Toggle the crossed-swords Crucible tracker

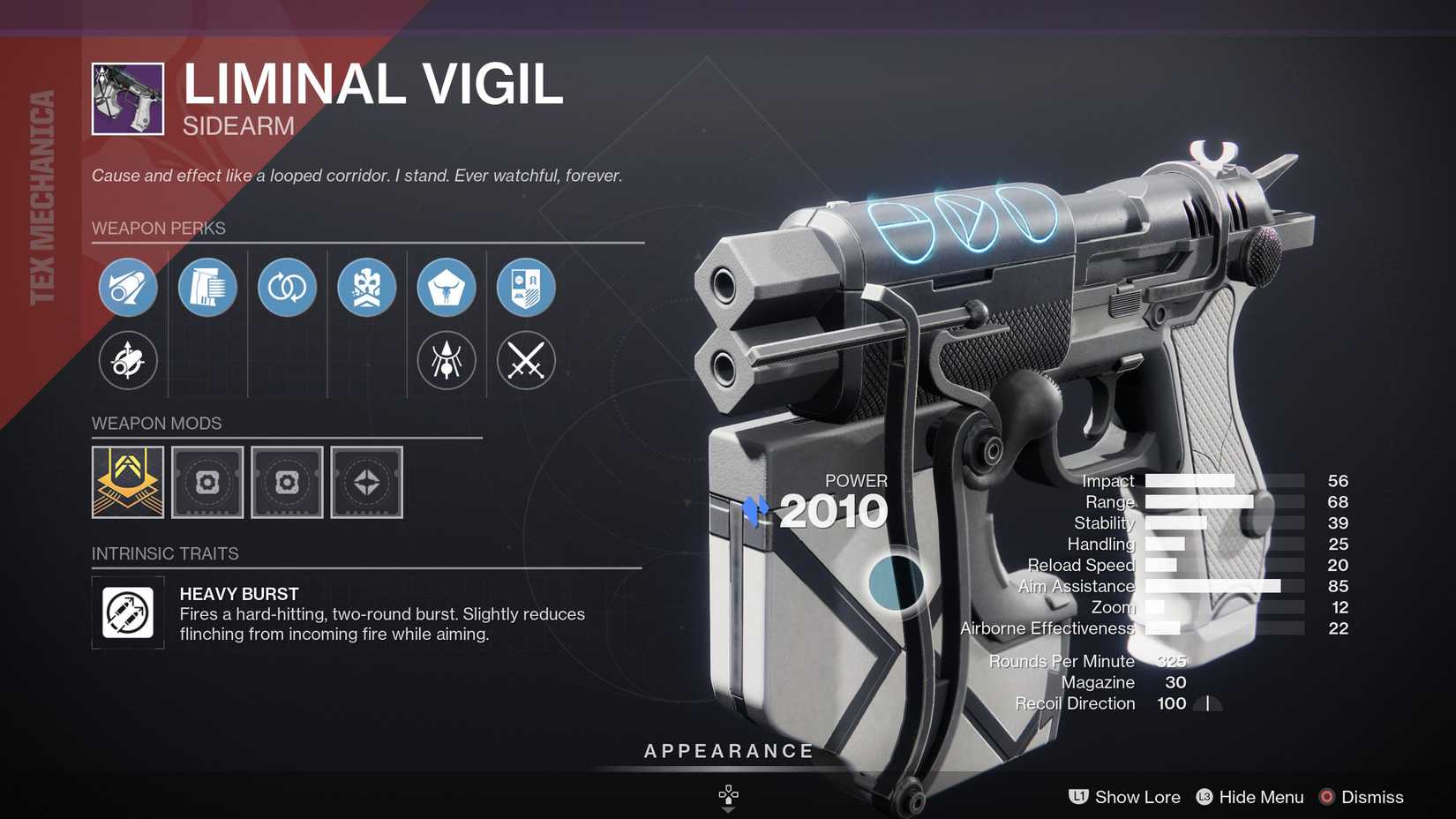526,361
